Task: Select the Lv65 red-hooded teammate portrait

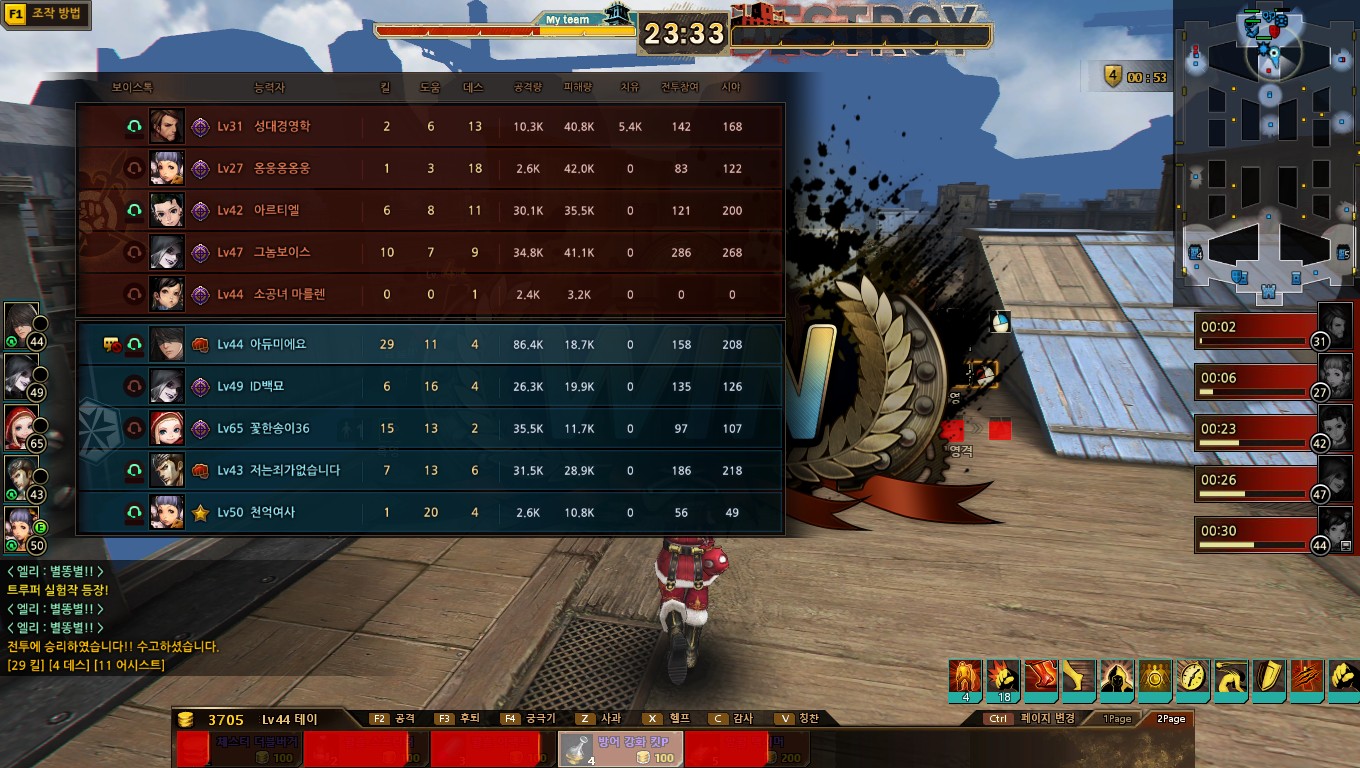Action: (x=21, y=426)
